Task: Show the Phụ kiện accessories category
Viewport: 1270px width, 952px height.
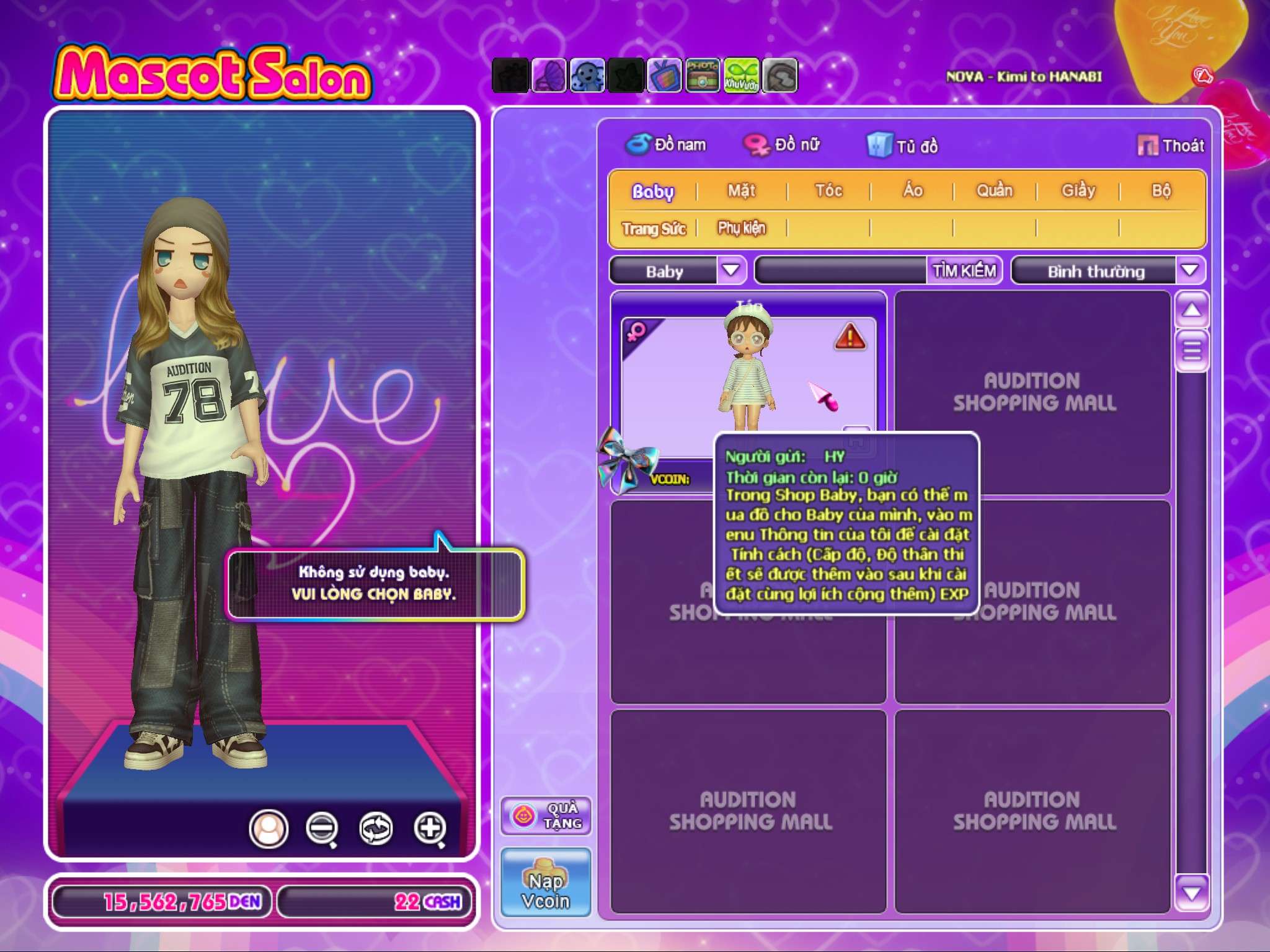Action: [x=742, y=229]
